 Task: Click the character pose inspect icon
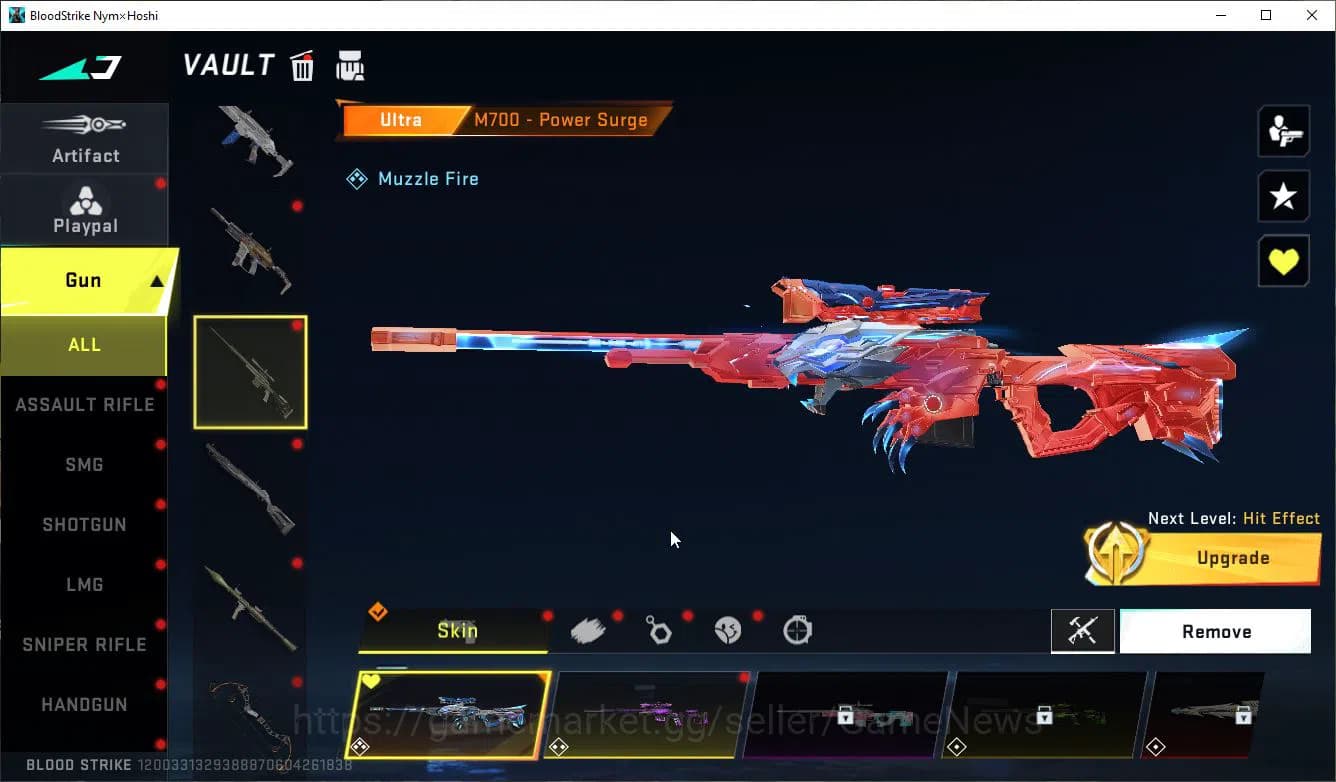click(x=1283, y=130)
